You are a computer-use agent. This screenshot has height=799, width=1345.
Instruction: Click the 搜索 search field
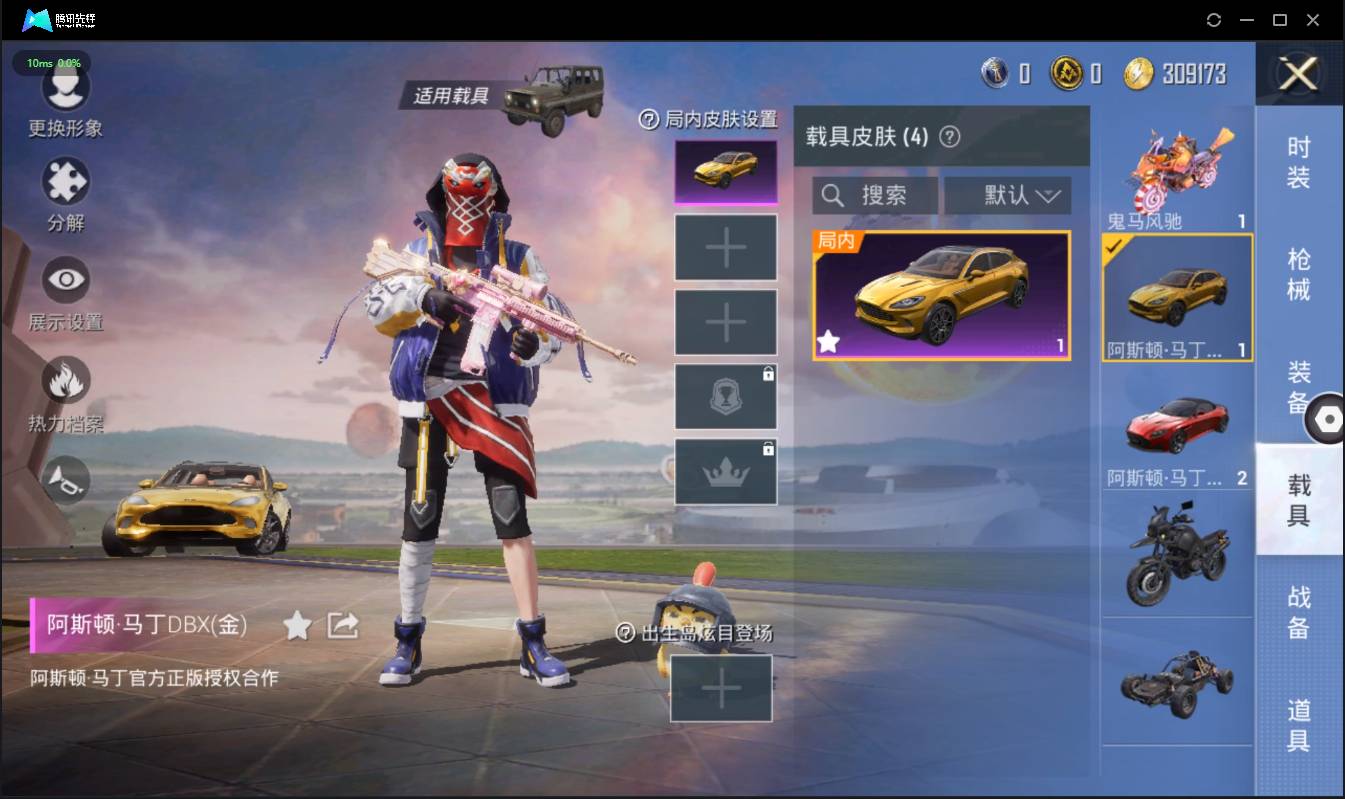click(x=875, y=195)
